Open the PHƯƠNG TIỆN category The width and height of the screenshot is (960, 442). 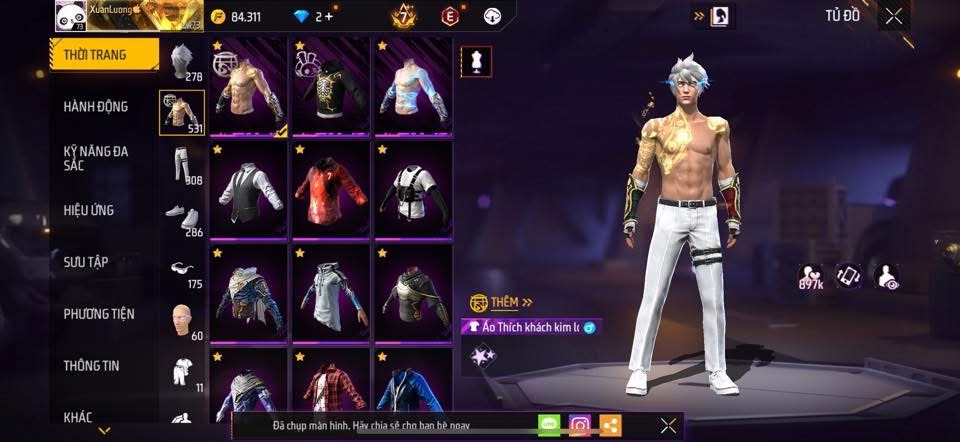pyautogui.click(x=99, y=314)
